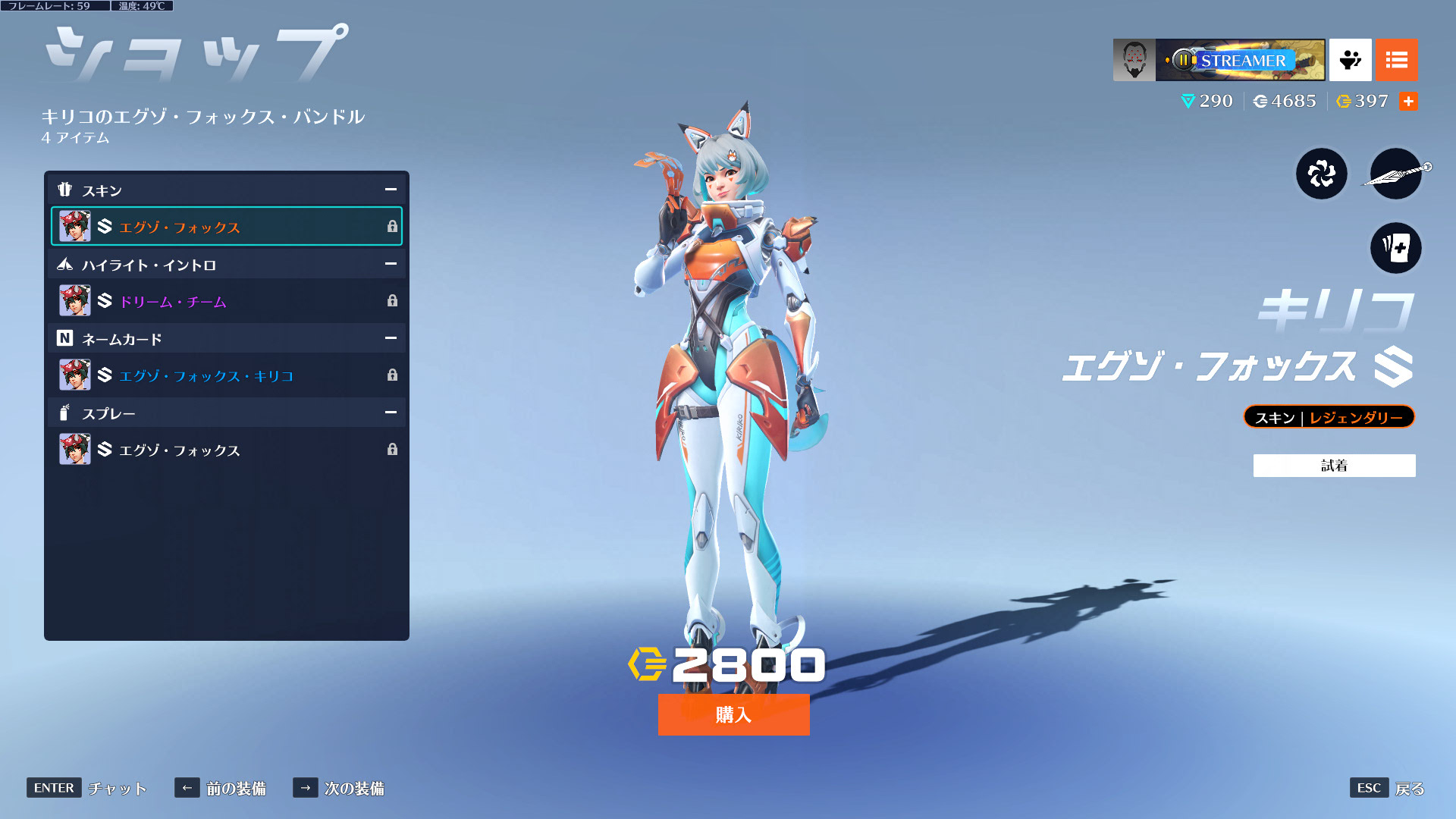Image resolution: width=1456 pixels, height=819 pixels.
Task: Choose the エグゾ・フォックス・キリコ name card
Action: coord(226,375)
